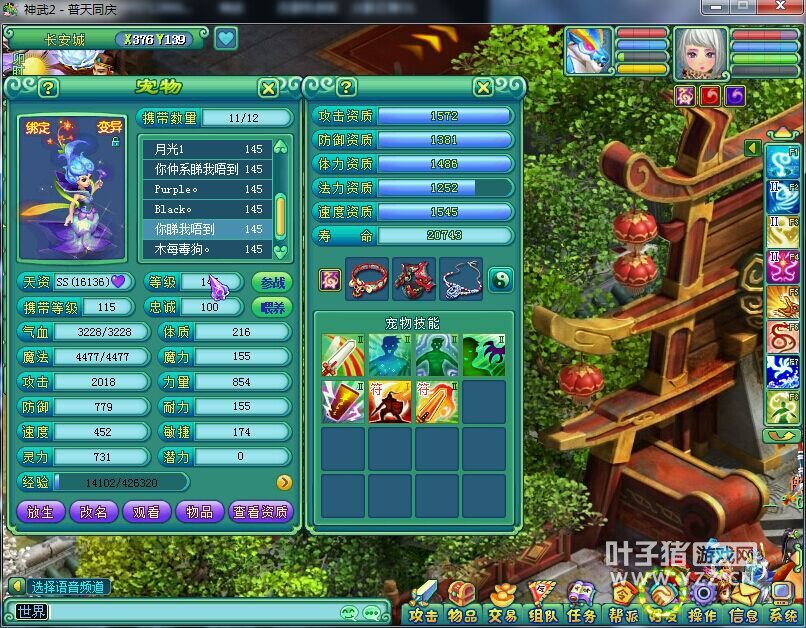This screenshot has height=628, width=806.
Task: Click the 查看资质 (view aptitude) button
Action: [260, 511]
